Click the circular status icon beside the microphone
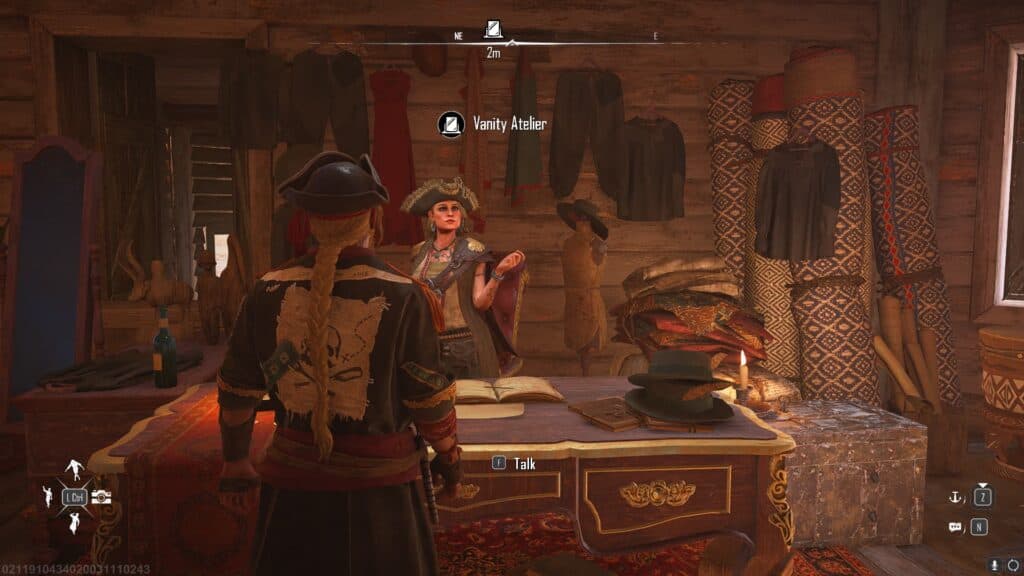1024x576 pixels. click(x=1012, y=565)
